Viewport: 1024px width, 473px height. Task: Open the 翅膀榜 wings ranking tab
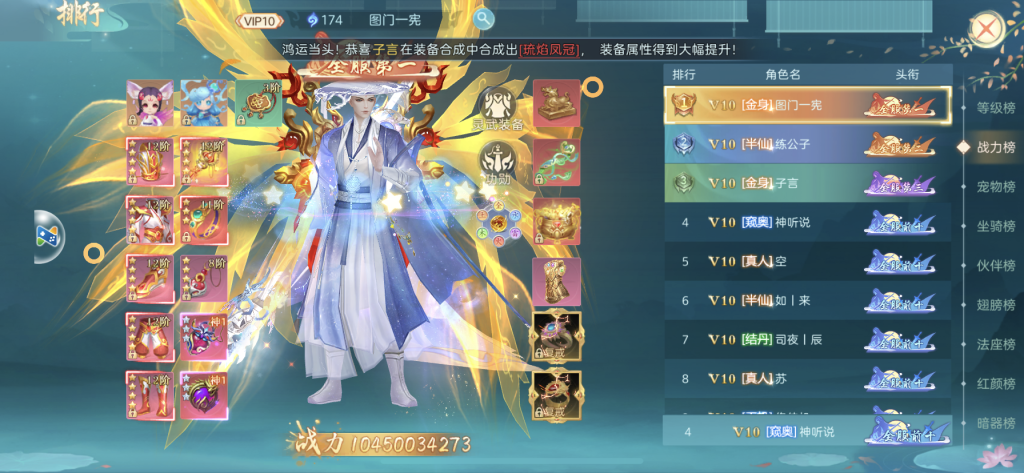click(x=994, y=305)
